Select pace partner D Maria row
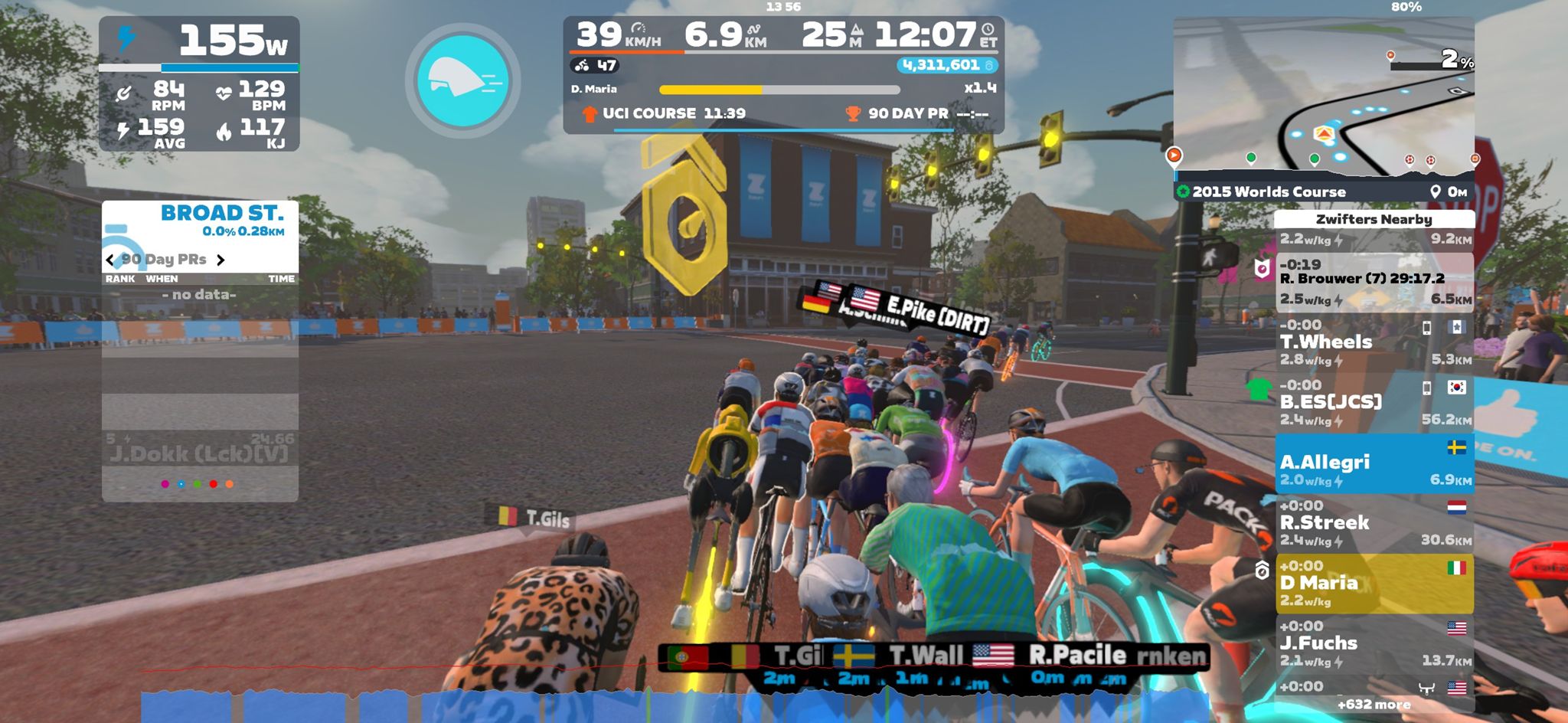 tap(1374, 584)
